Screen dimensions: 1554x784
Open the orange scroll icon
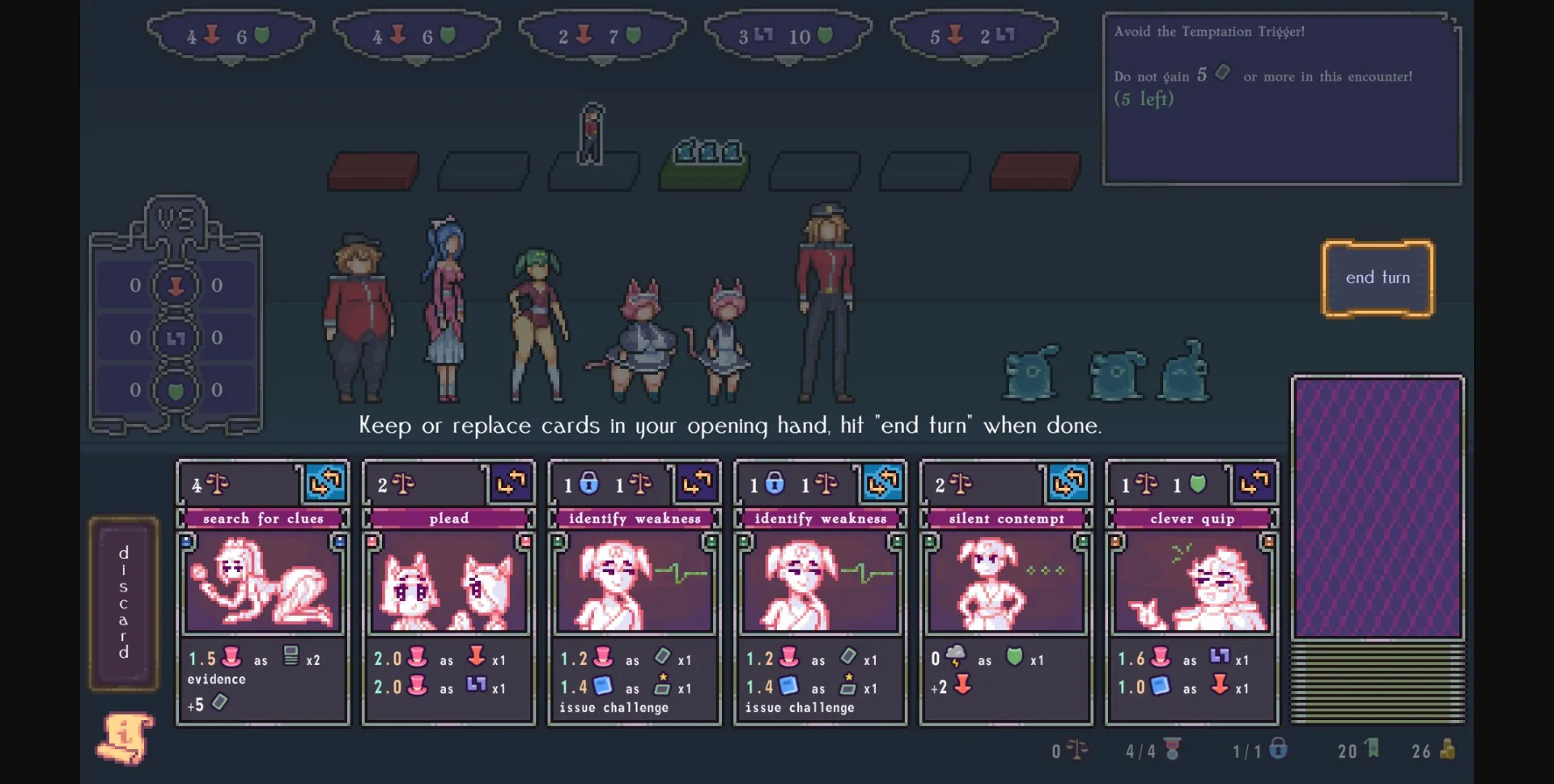(125, 738)
